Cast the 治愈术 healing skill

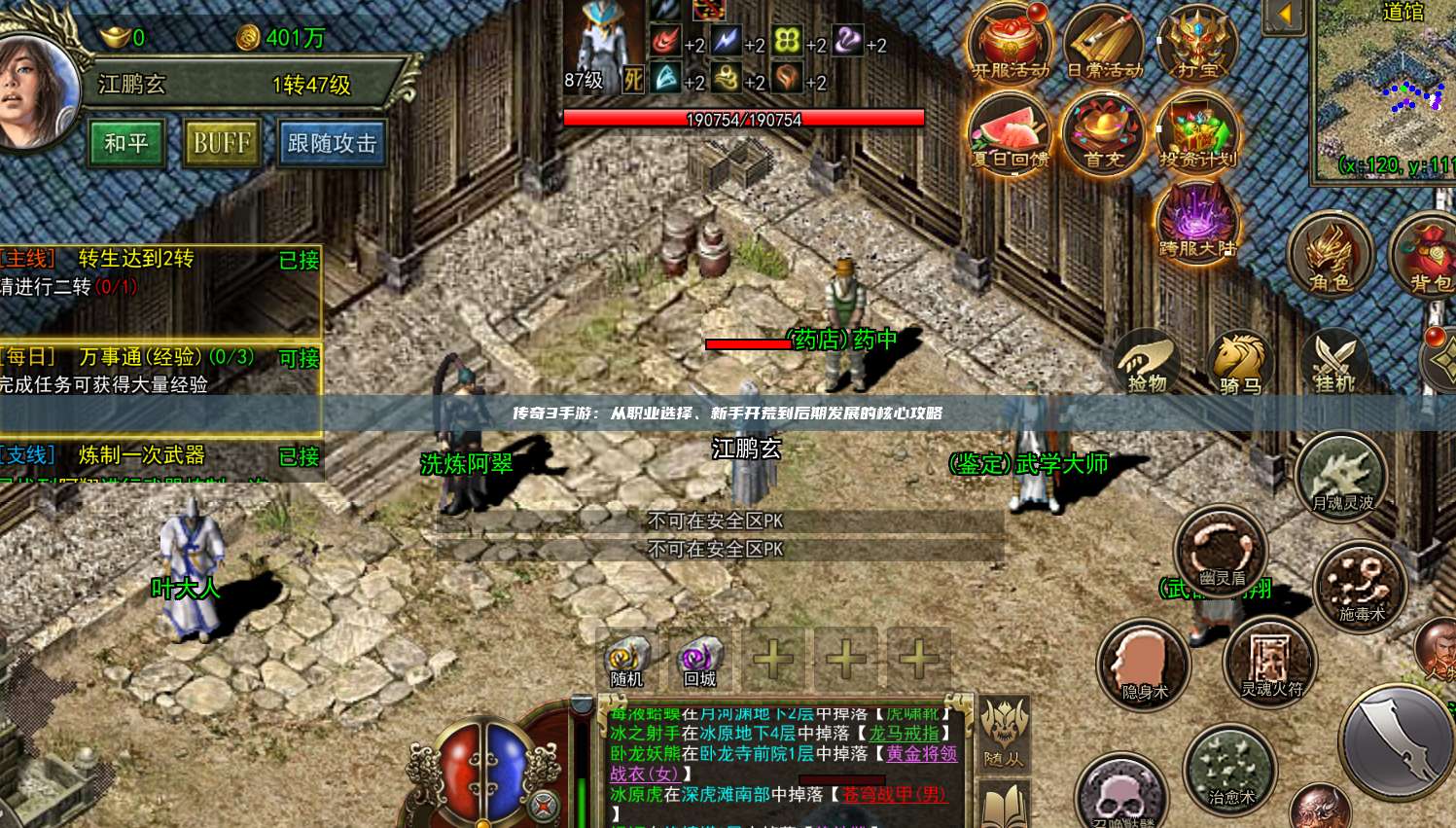tap(1230, 771)
